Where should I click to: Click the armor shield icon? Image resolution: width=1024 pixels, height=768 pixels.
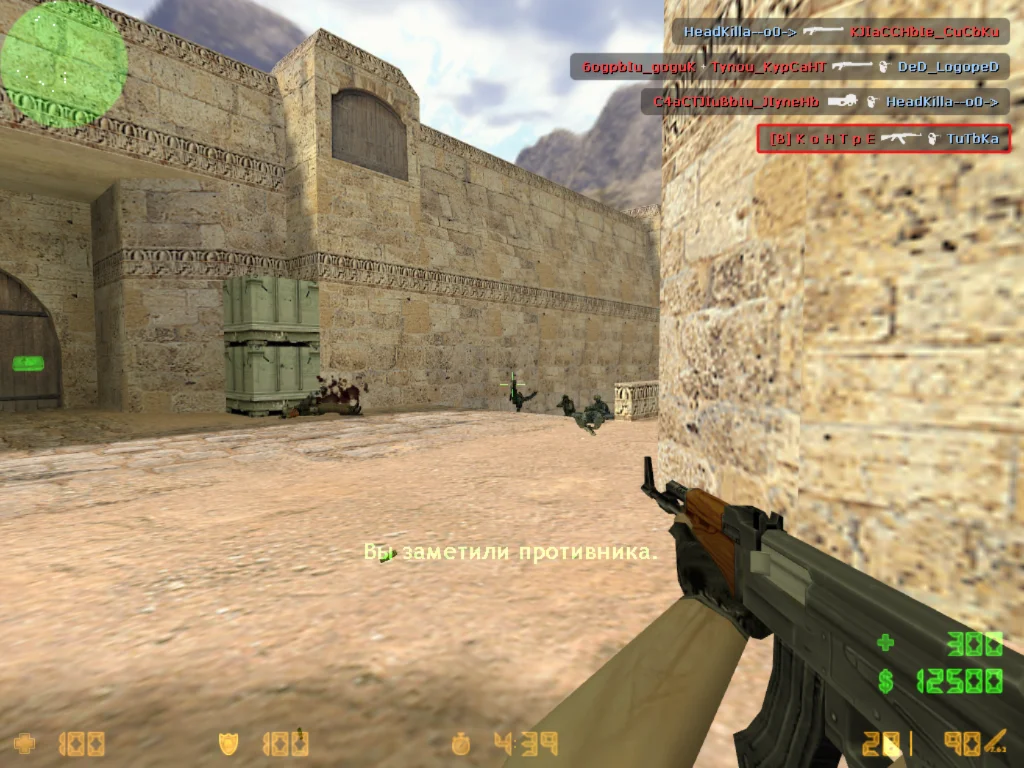pyautogui.click(x=229, y=743)
